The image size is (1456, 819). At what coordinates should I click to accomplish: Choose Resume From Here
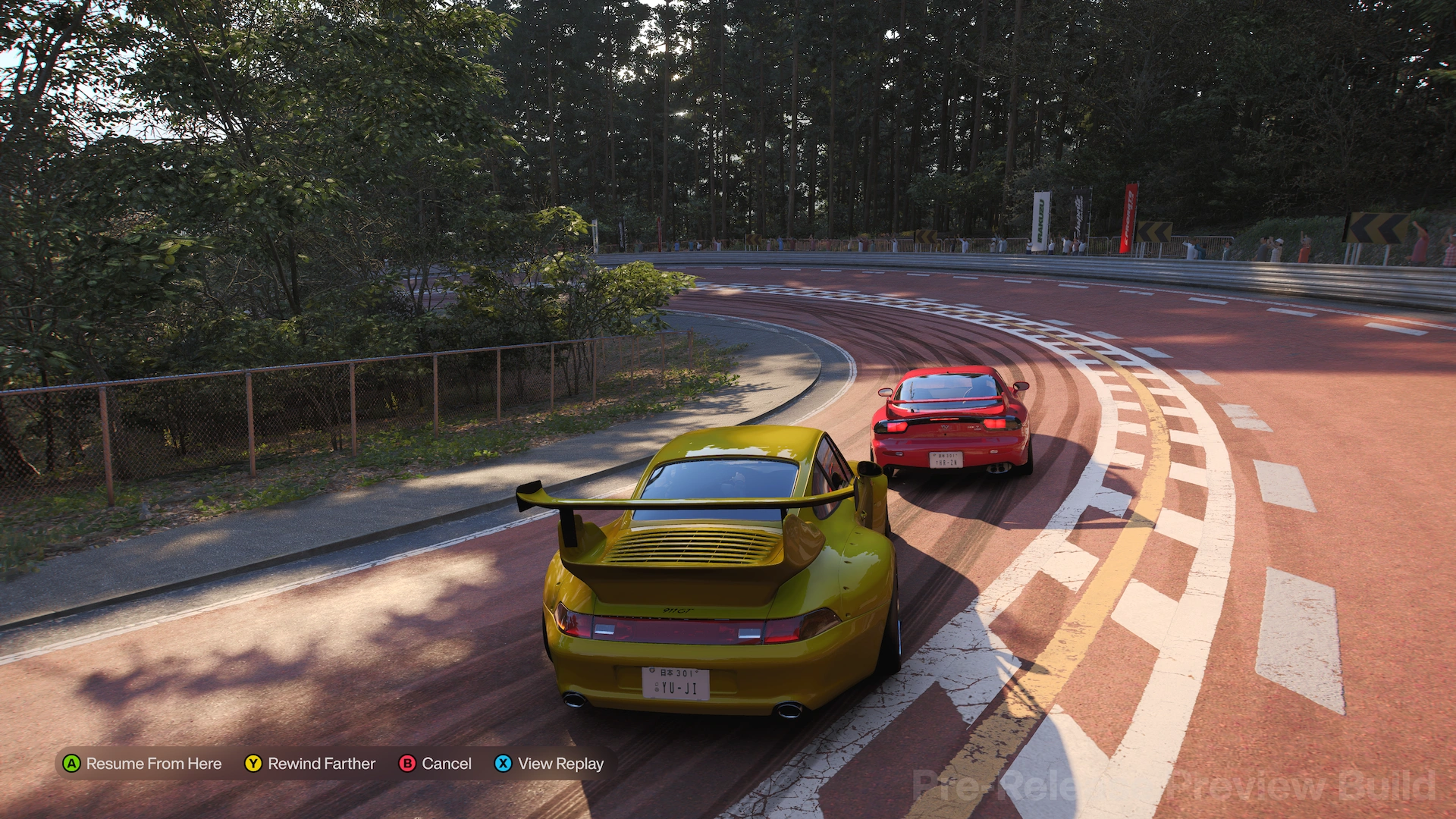[143, 764]
